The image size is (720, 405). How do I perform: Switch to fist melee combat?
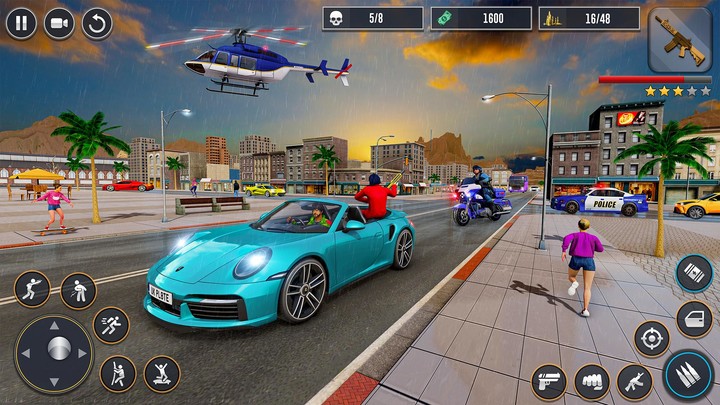coord(591,382)
